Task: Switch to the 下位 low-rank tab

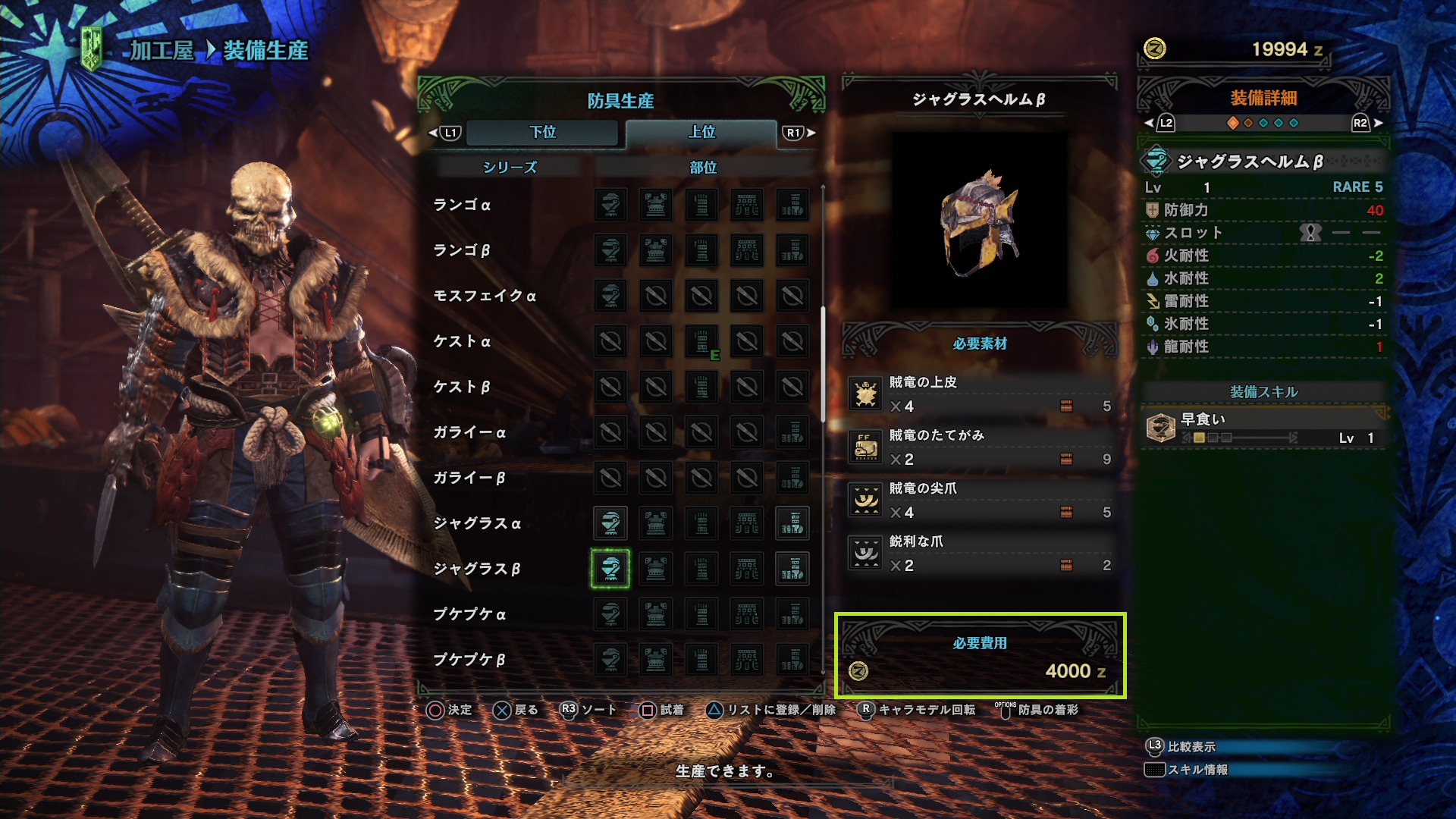Action: pos(542,132)
